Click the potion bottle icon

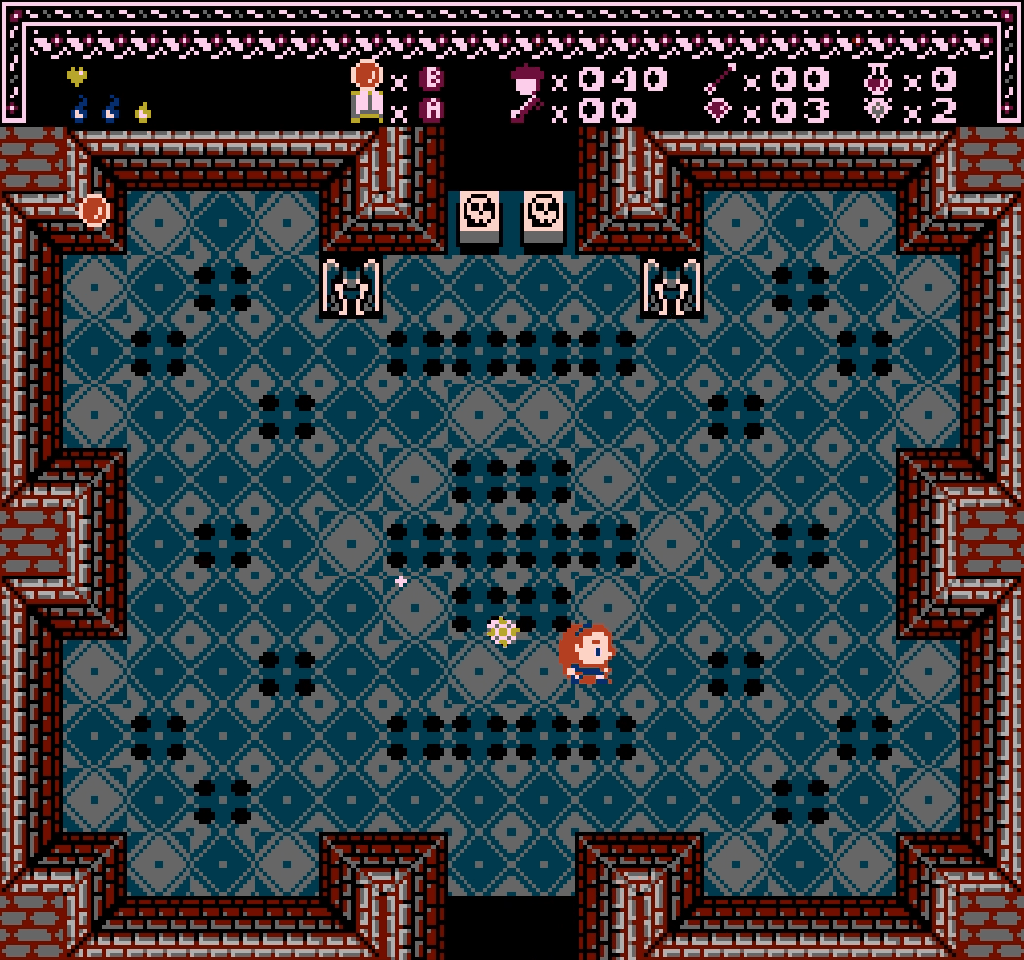pyautogui.click(x=879, y=79)
